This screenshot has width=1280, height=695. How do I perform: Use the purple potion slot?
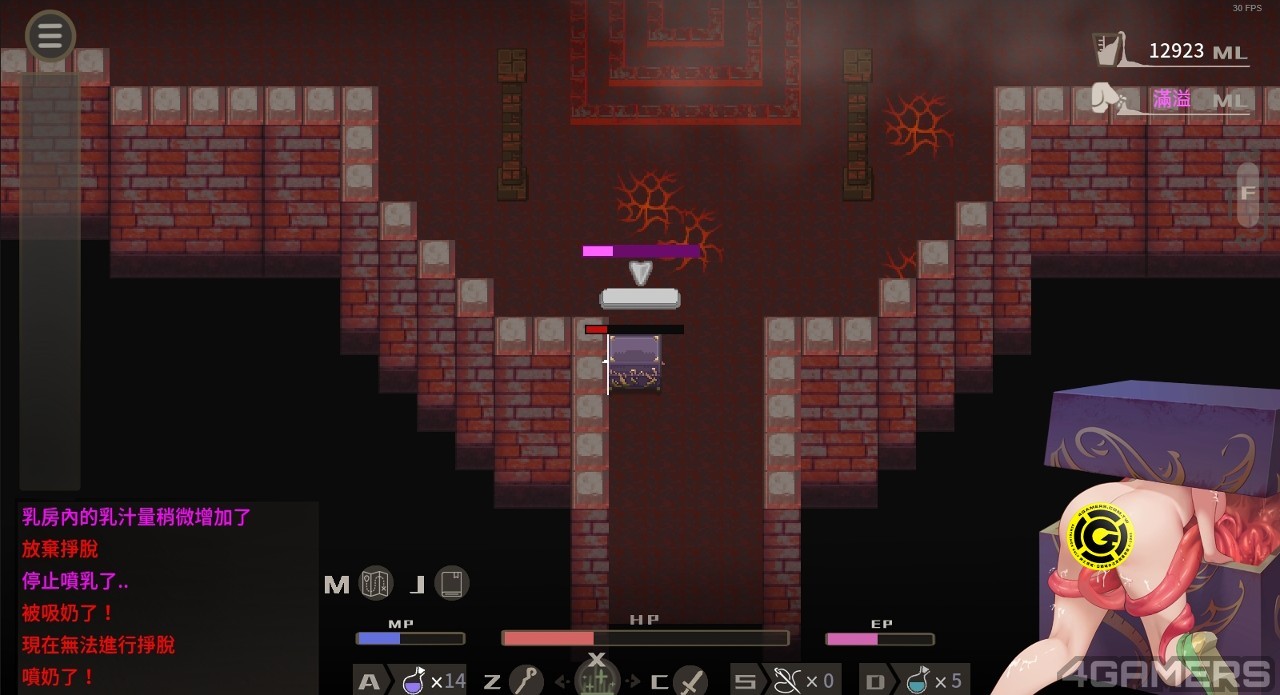[412, 681]
